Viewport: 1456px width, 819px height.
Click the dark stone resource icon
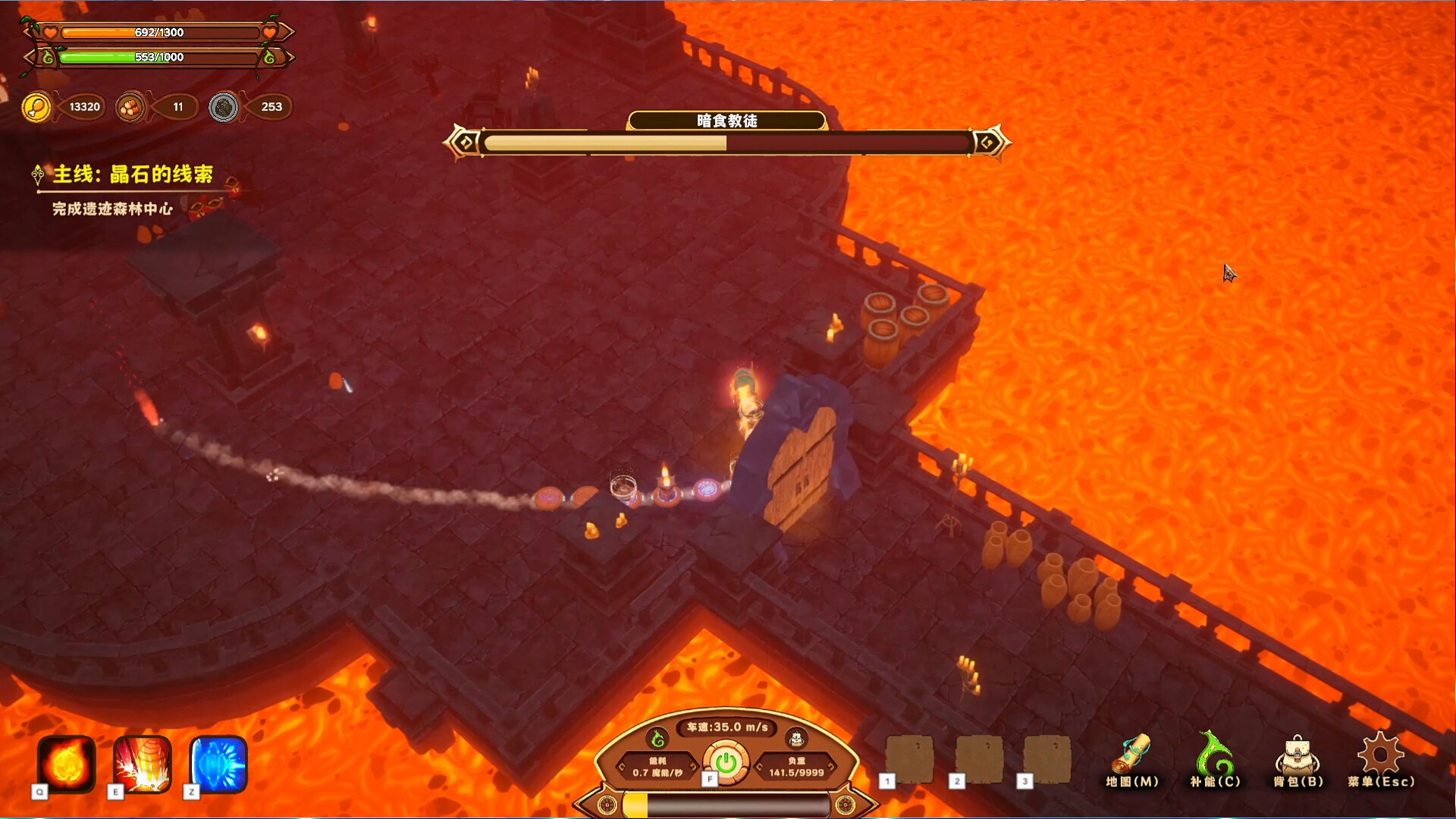[224, 107]
